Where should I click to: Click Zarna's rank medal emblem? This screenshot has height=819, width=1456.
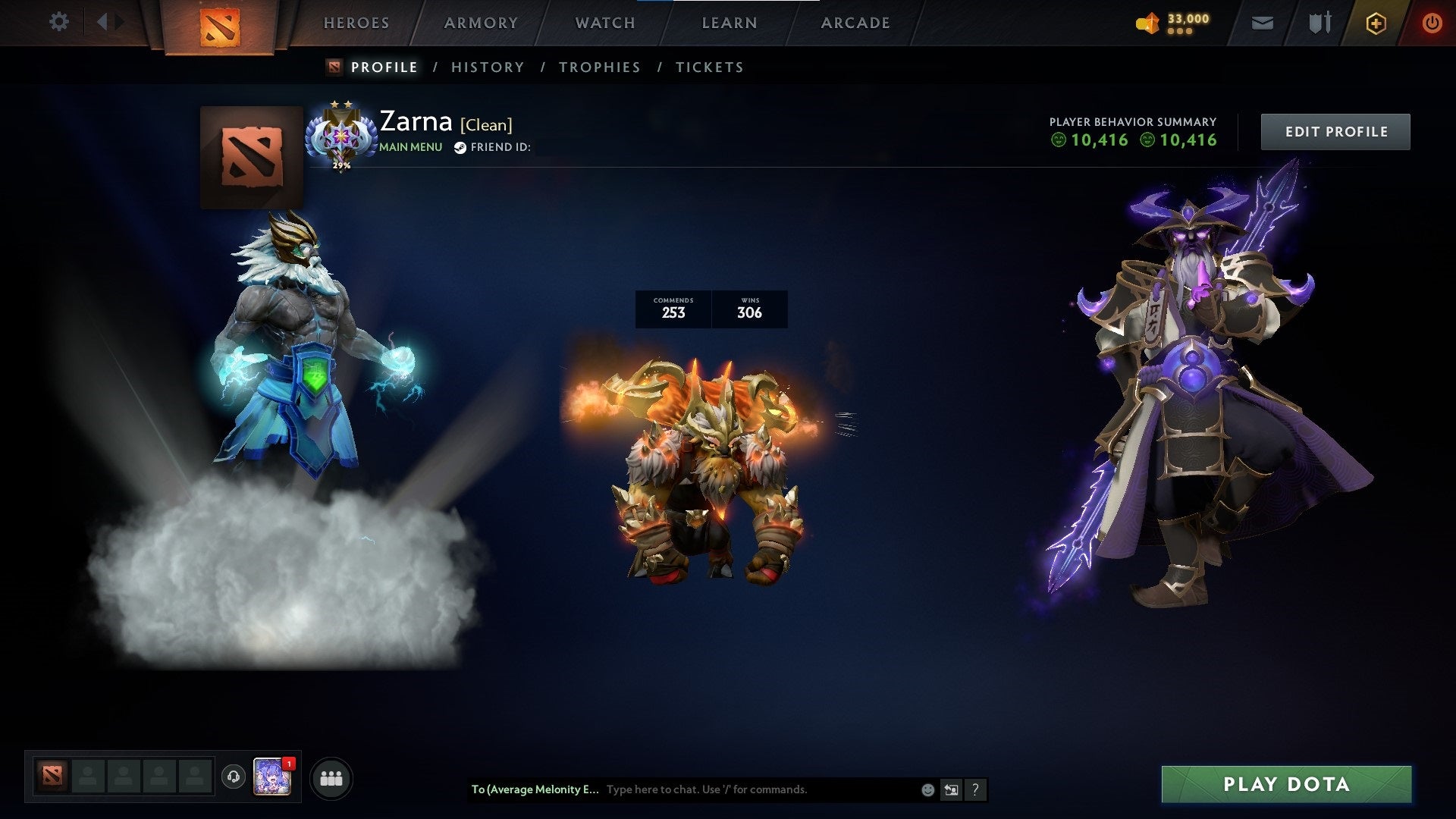pyautogui.click(x=343, y=136)
